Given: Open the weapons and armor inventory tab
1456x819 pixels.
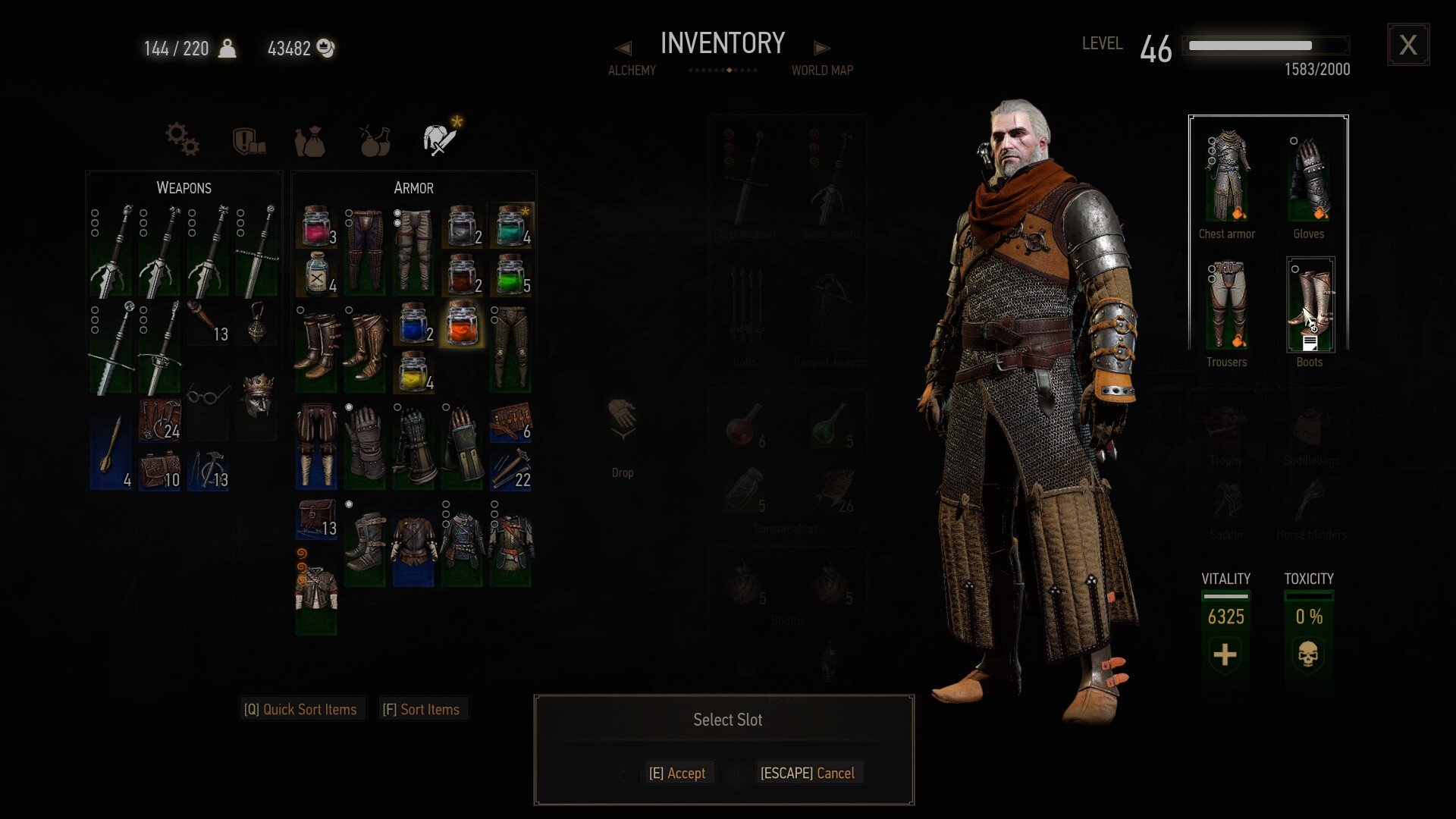Looking at the screenshot, I should (440, 140).
